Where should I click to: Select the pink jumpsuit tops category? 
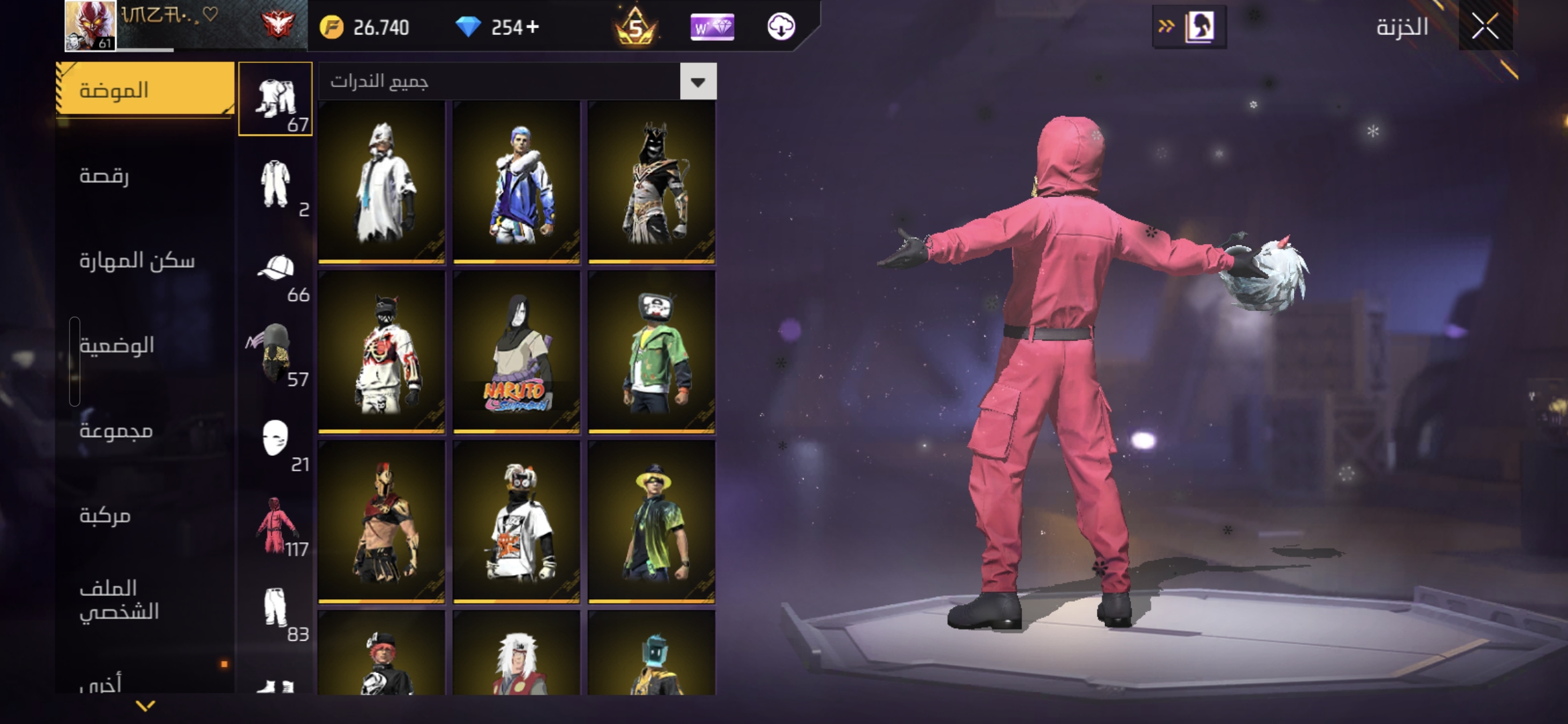click(x=275, y=525)
